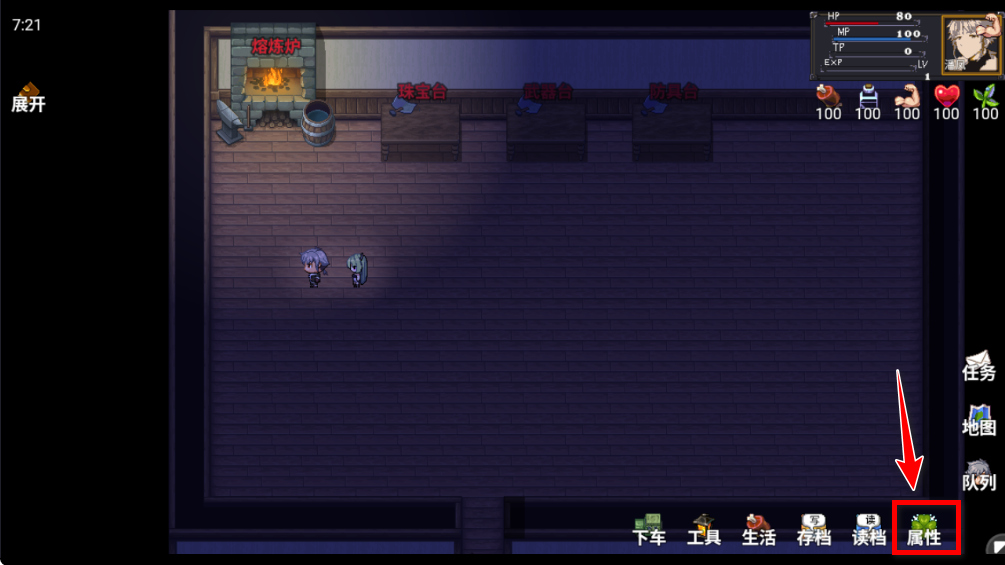
Task: Select the 工具 tools button
Action: (x=704, y=529)
